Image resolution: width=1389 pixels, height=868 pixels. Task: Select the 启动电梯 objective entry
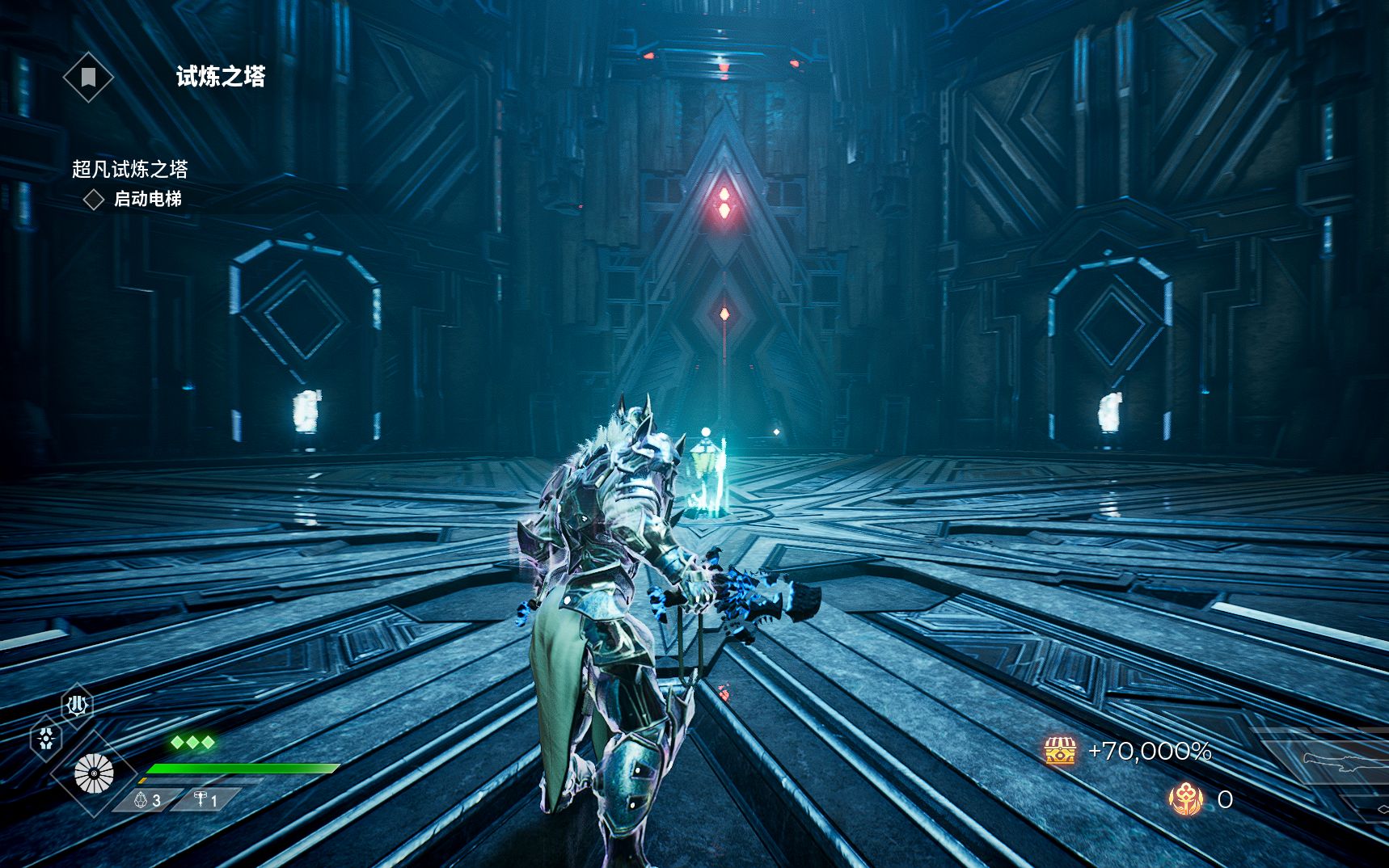(x=147, y=199)
